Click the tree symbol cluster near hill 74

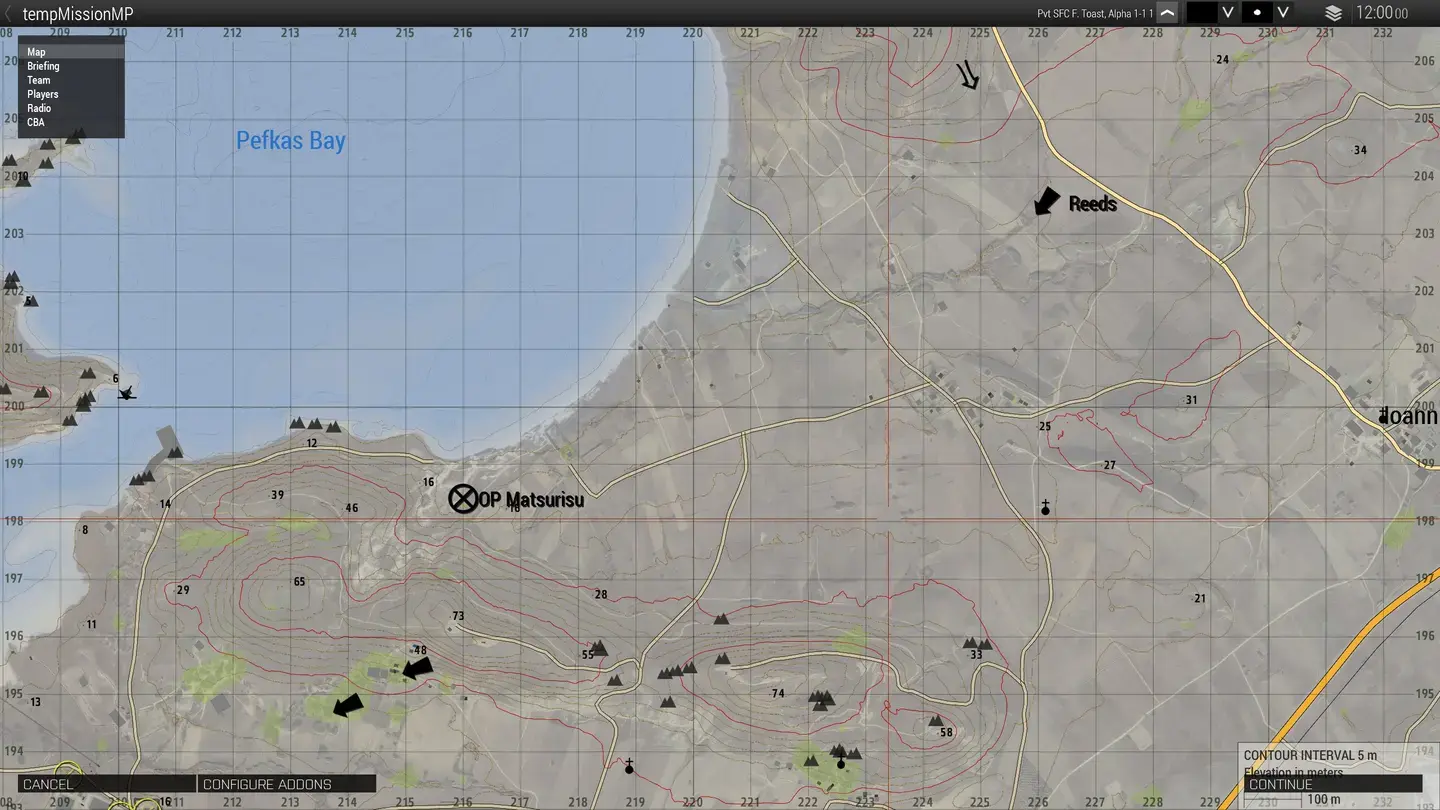(x=820, y=701)
